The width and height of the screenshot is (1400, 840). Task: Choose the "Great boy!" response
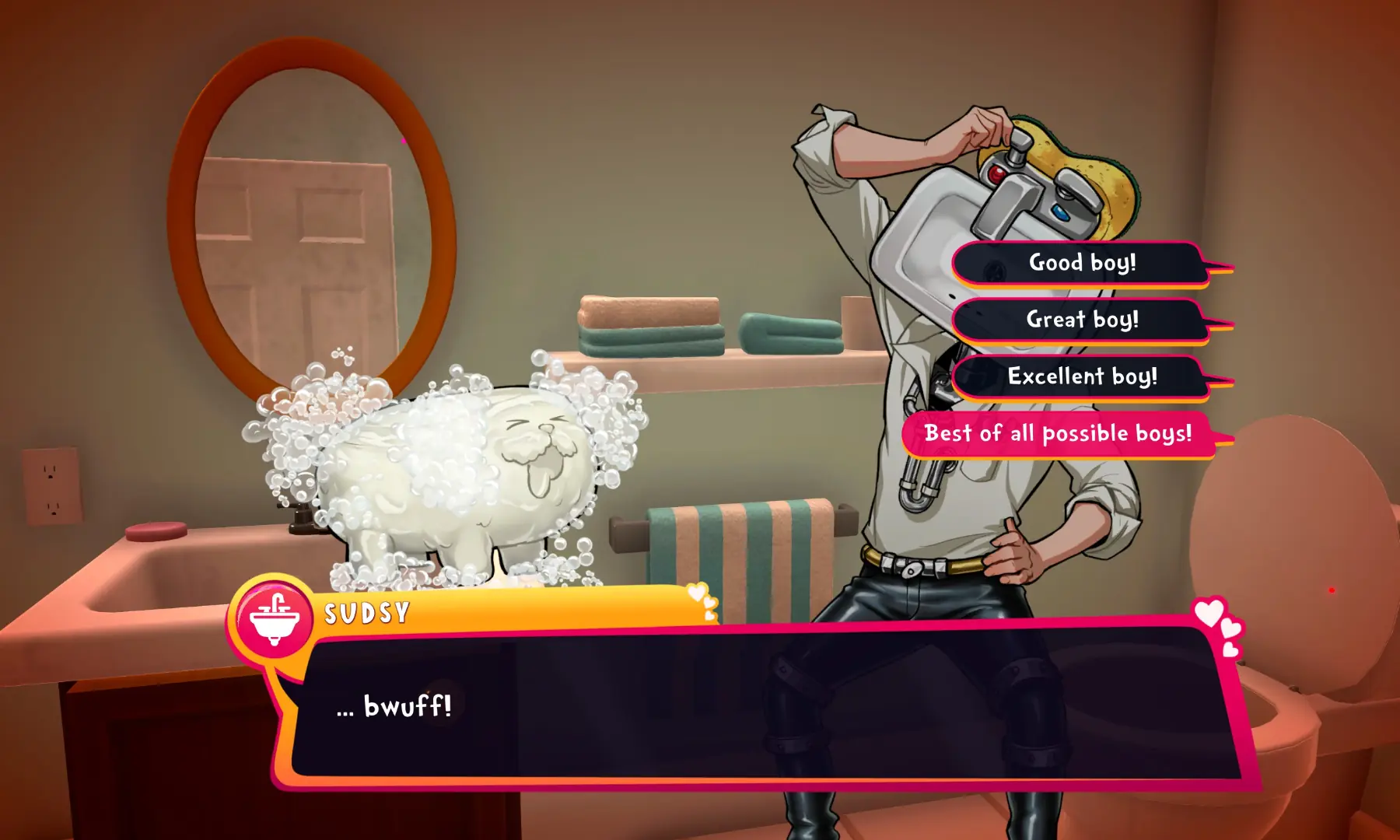click(1083, 319)
